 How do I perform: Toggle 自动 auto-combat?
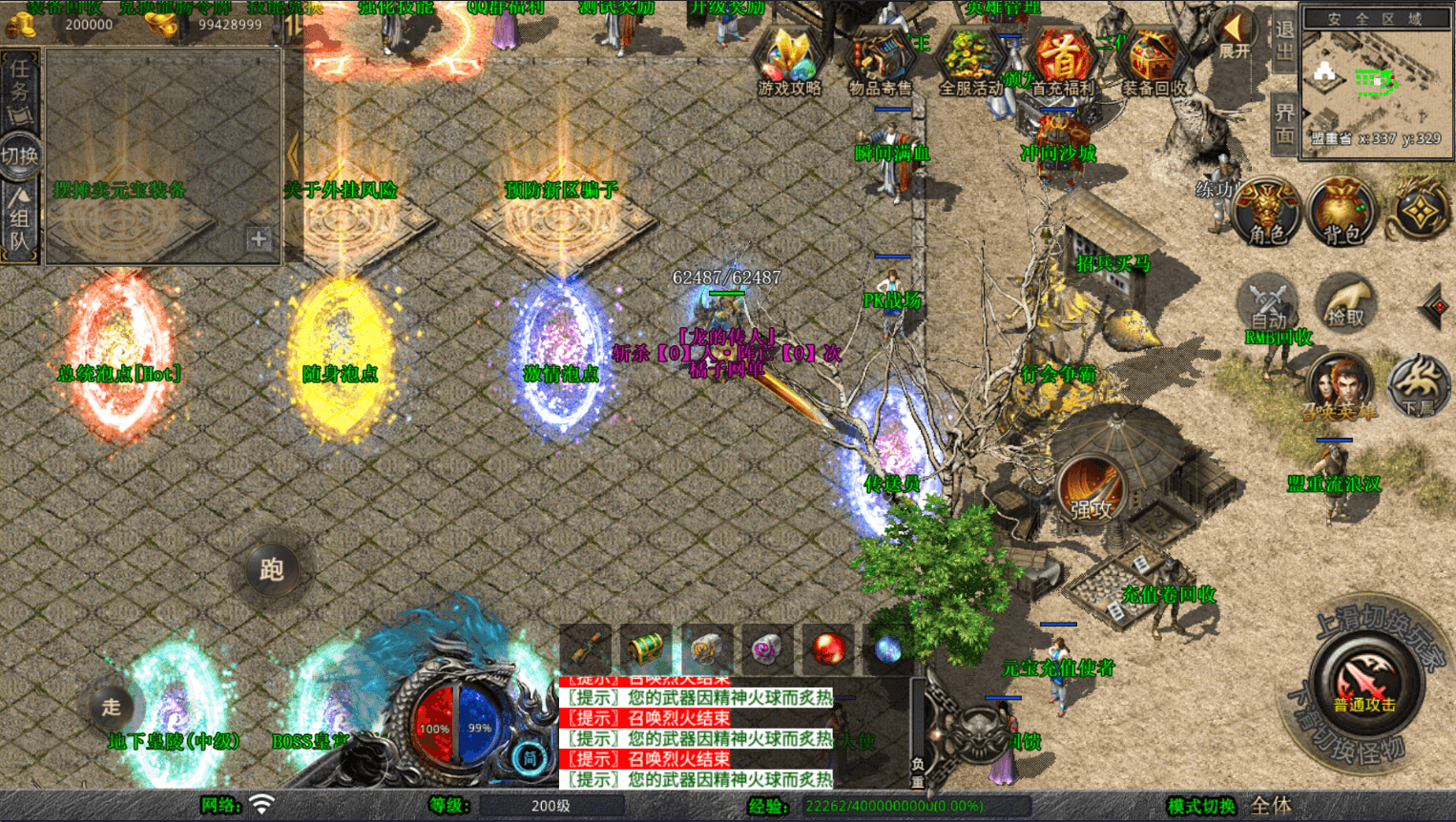[1268, 303]
